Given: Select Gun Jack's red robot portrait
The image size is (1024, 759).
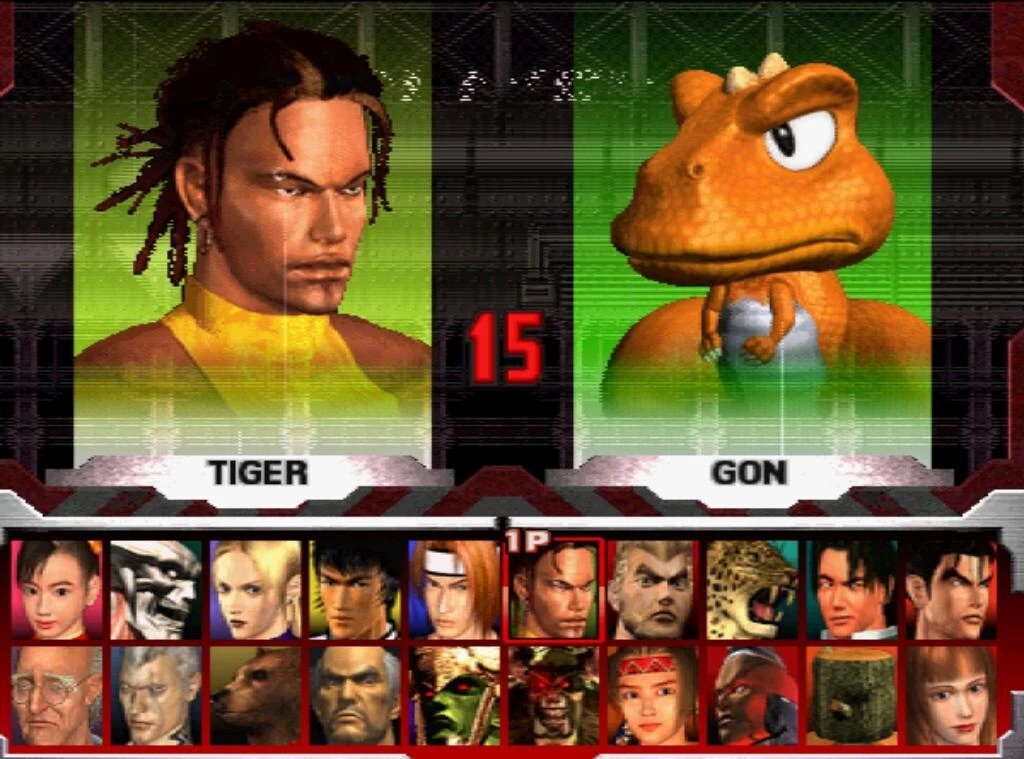Looking at the screenshot, I should click(x=752, y=696).
